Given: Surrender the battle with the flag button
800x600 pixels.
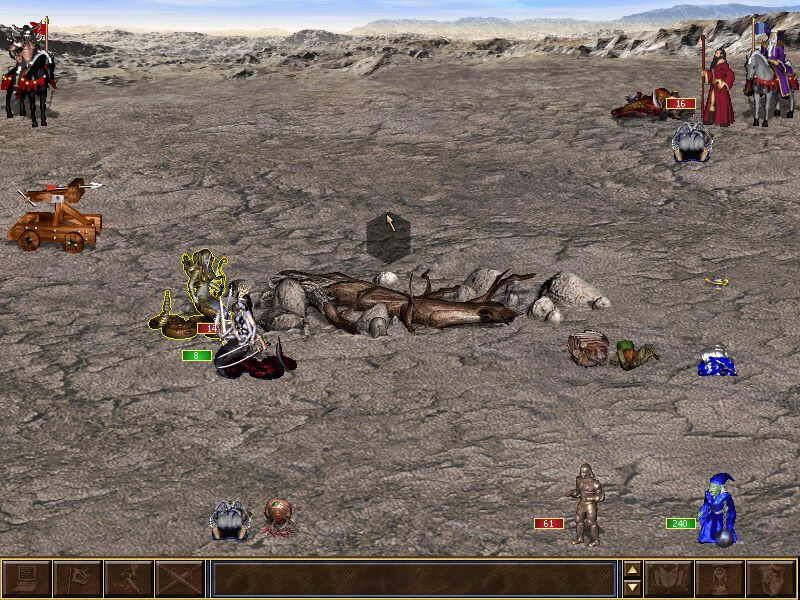Looking at the screenshot, I should pyautogui.click(x=77, y=579).
